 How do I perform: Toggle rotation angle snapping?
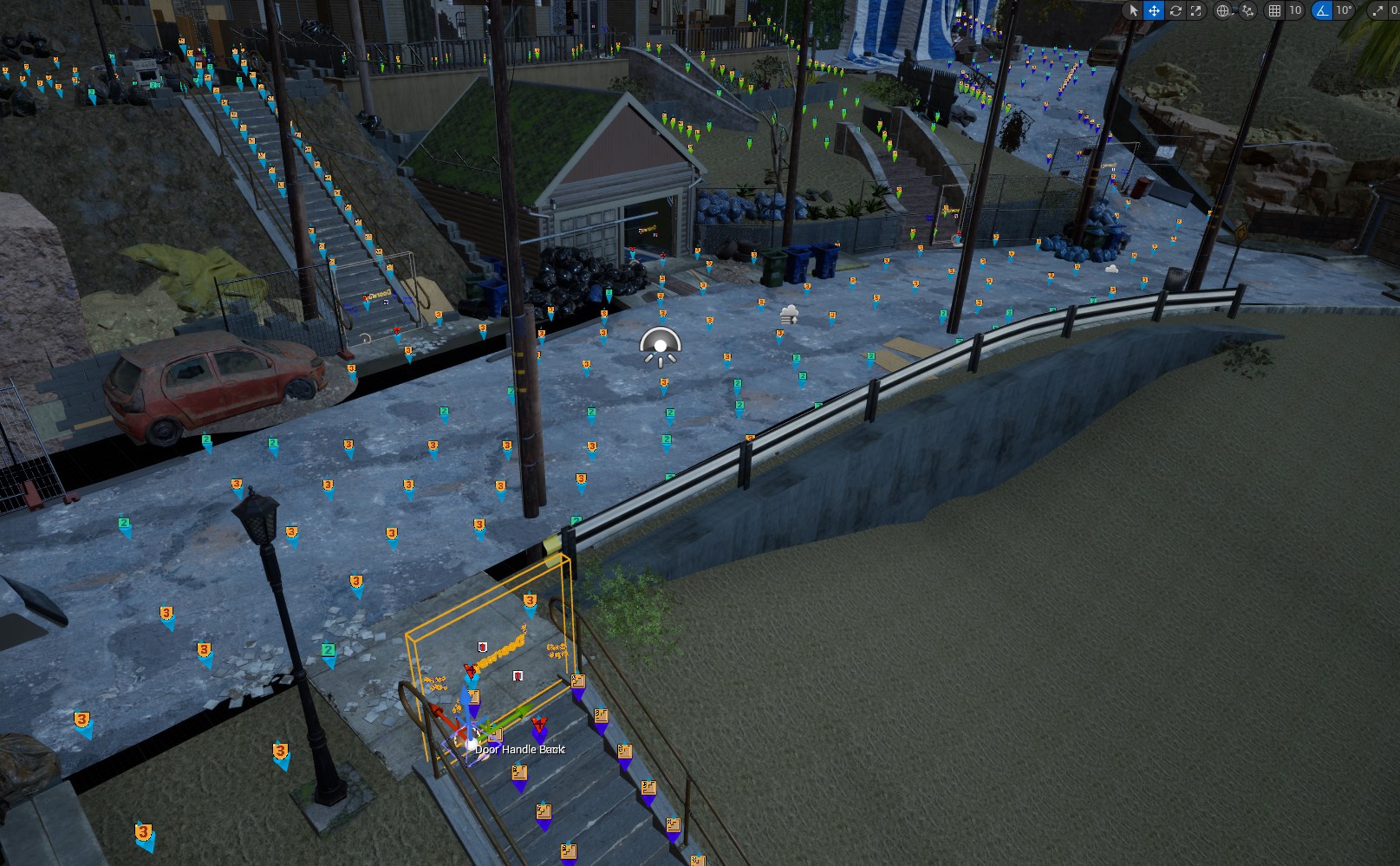(x=1322, y=10)
